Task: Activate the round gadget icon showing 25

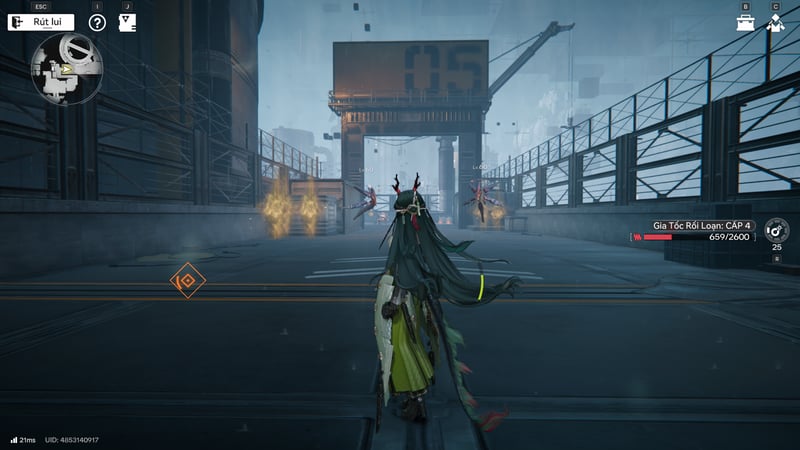Action: coord(776,231)
